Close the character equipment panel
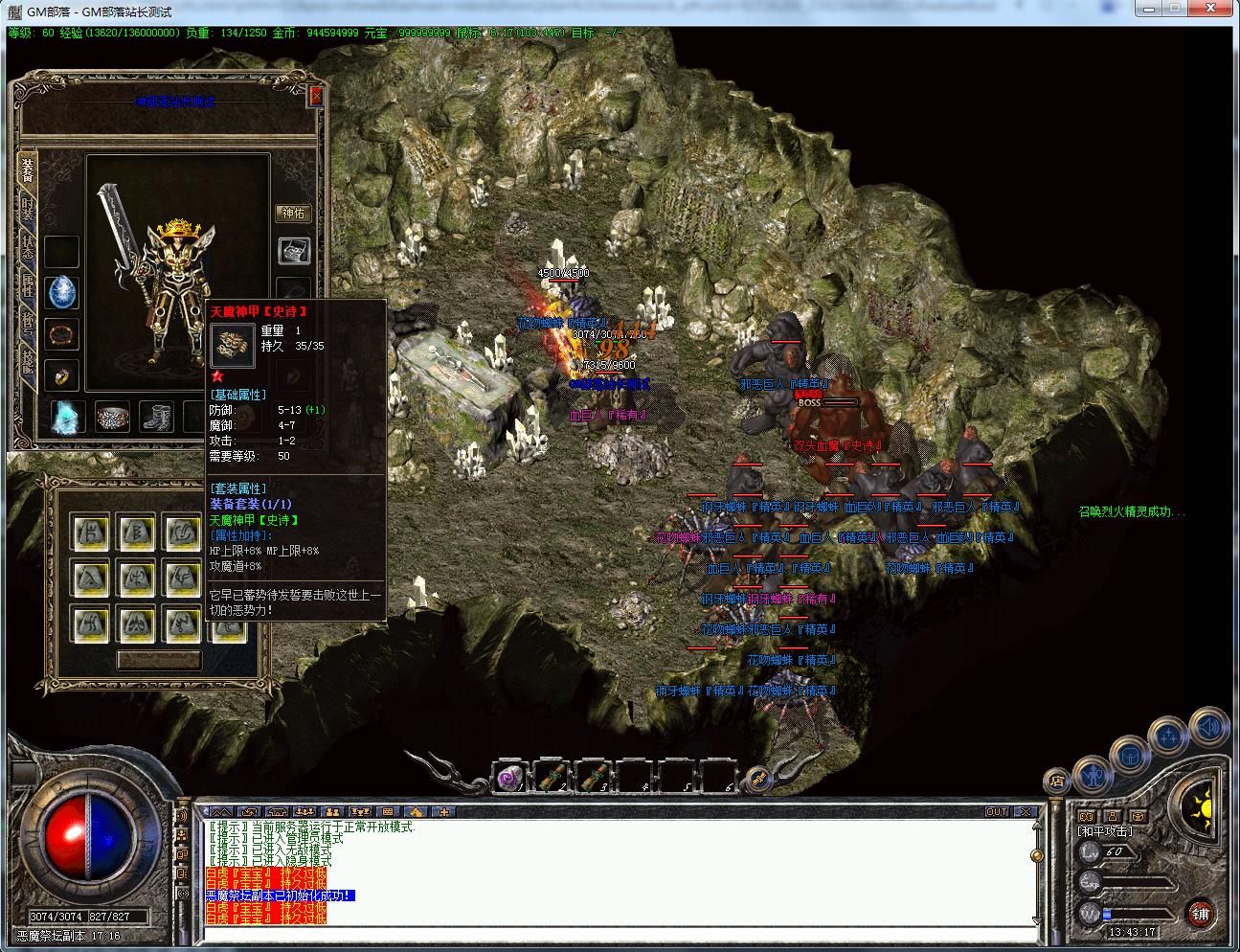 click(316, 97)
